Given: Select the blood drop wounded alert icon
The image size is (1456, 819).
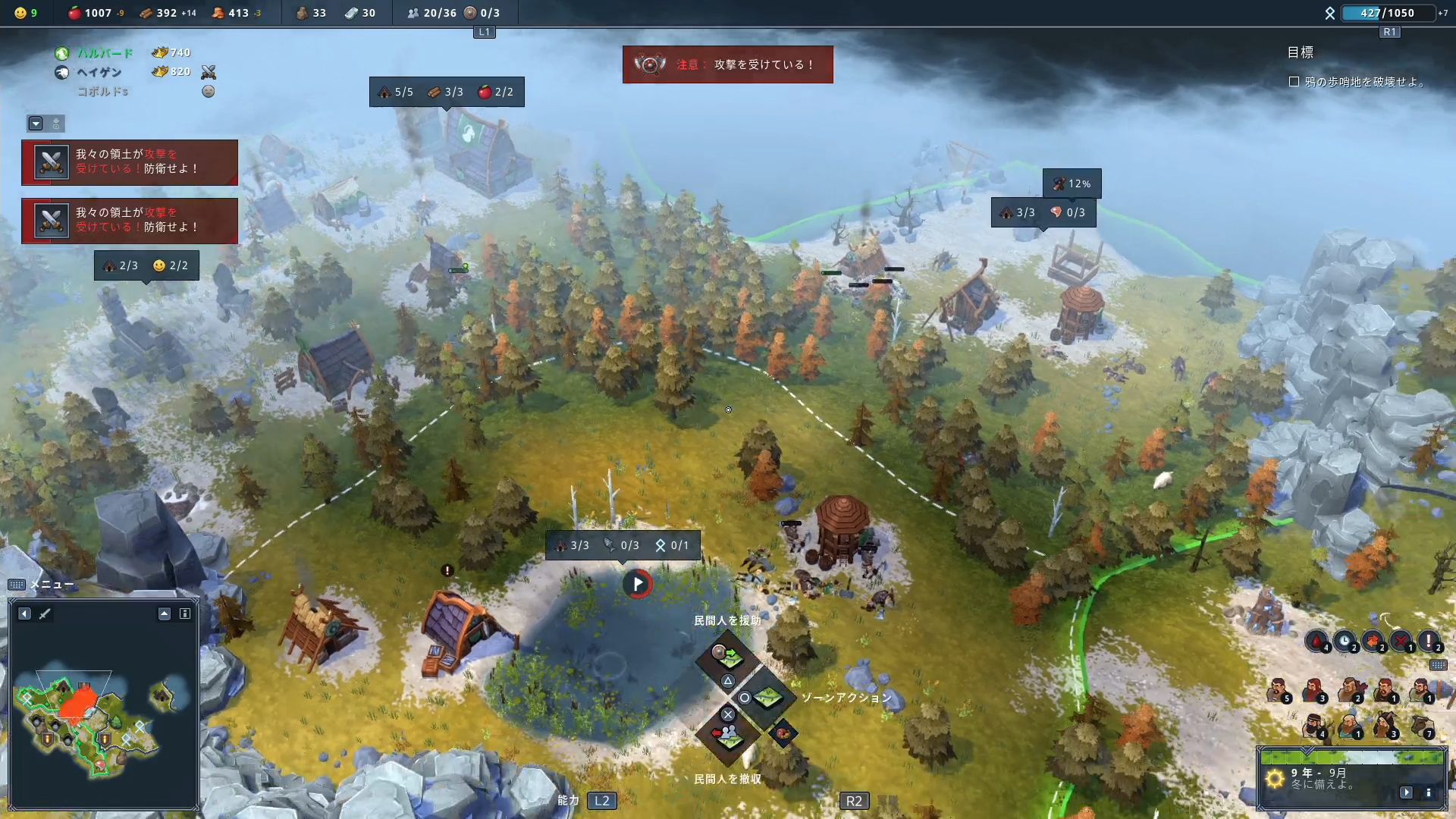Looking at the screenshot, I should point(1316,642).
